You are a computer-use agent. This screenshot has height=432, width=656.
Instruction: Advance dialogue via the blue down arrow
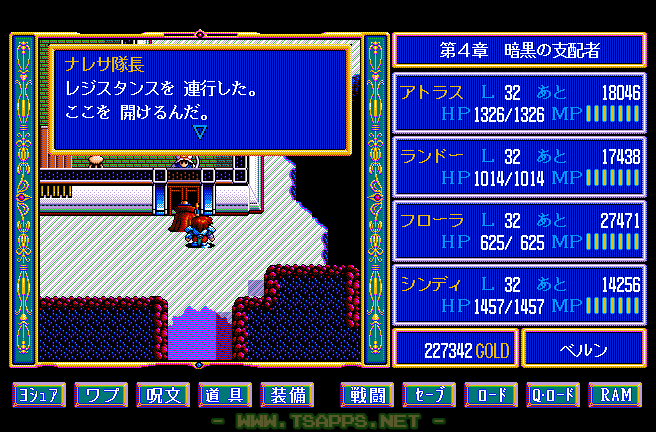click(199, 131)
